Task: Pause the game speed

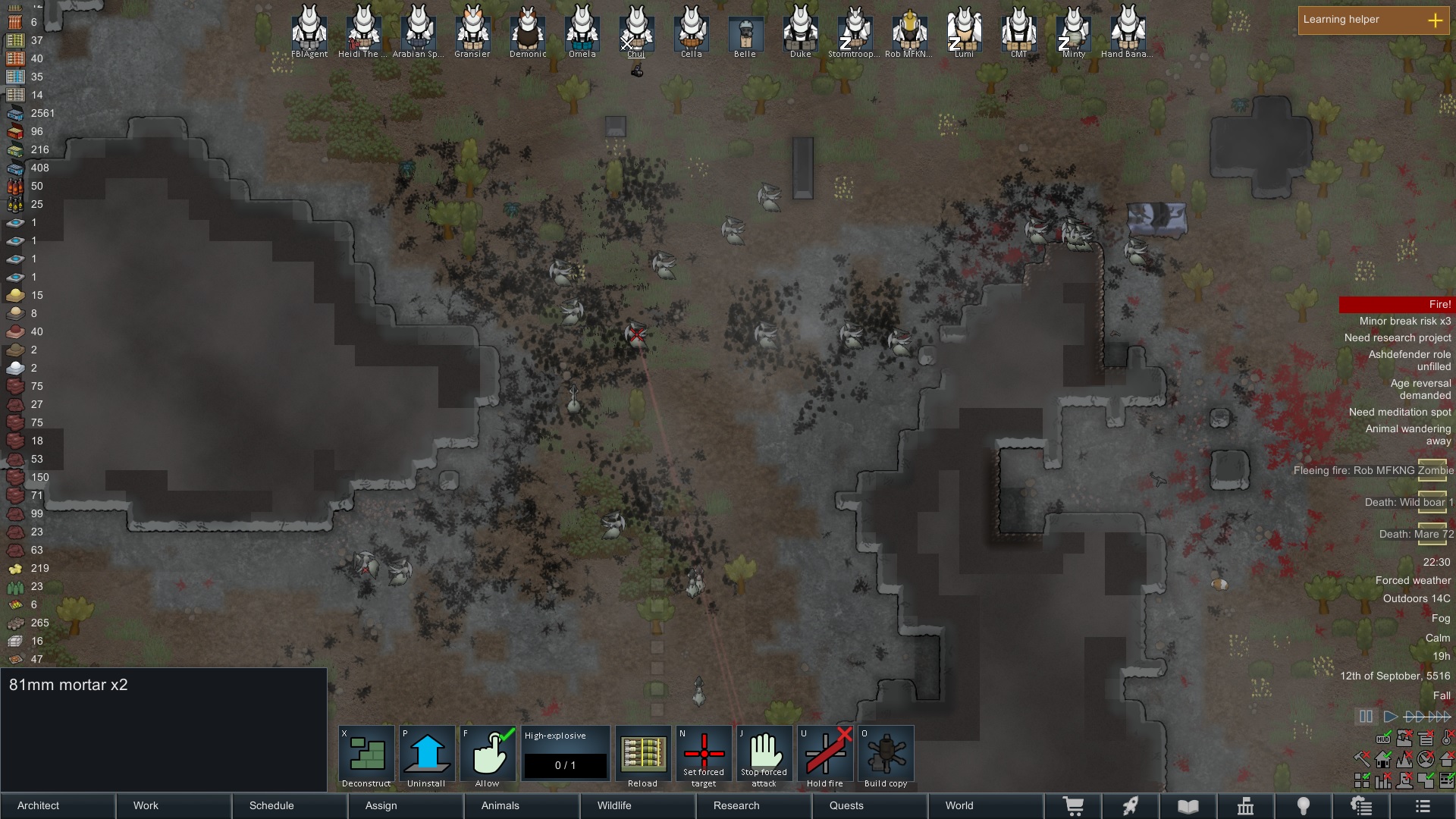Action: pyautogui.click(x=1366, y=716)
